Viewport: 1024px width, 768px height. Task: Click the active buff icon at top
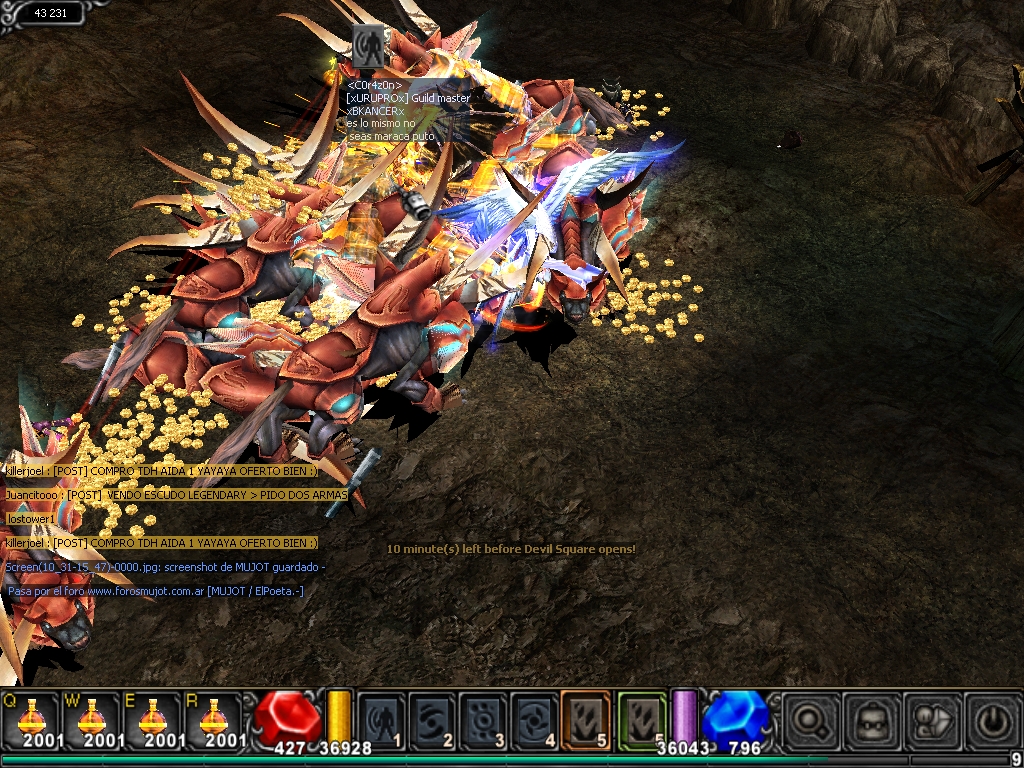(368, 46)
